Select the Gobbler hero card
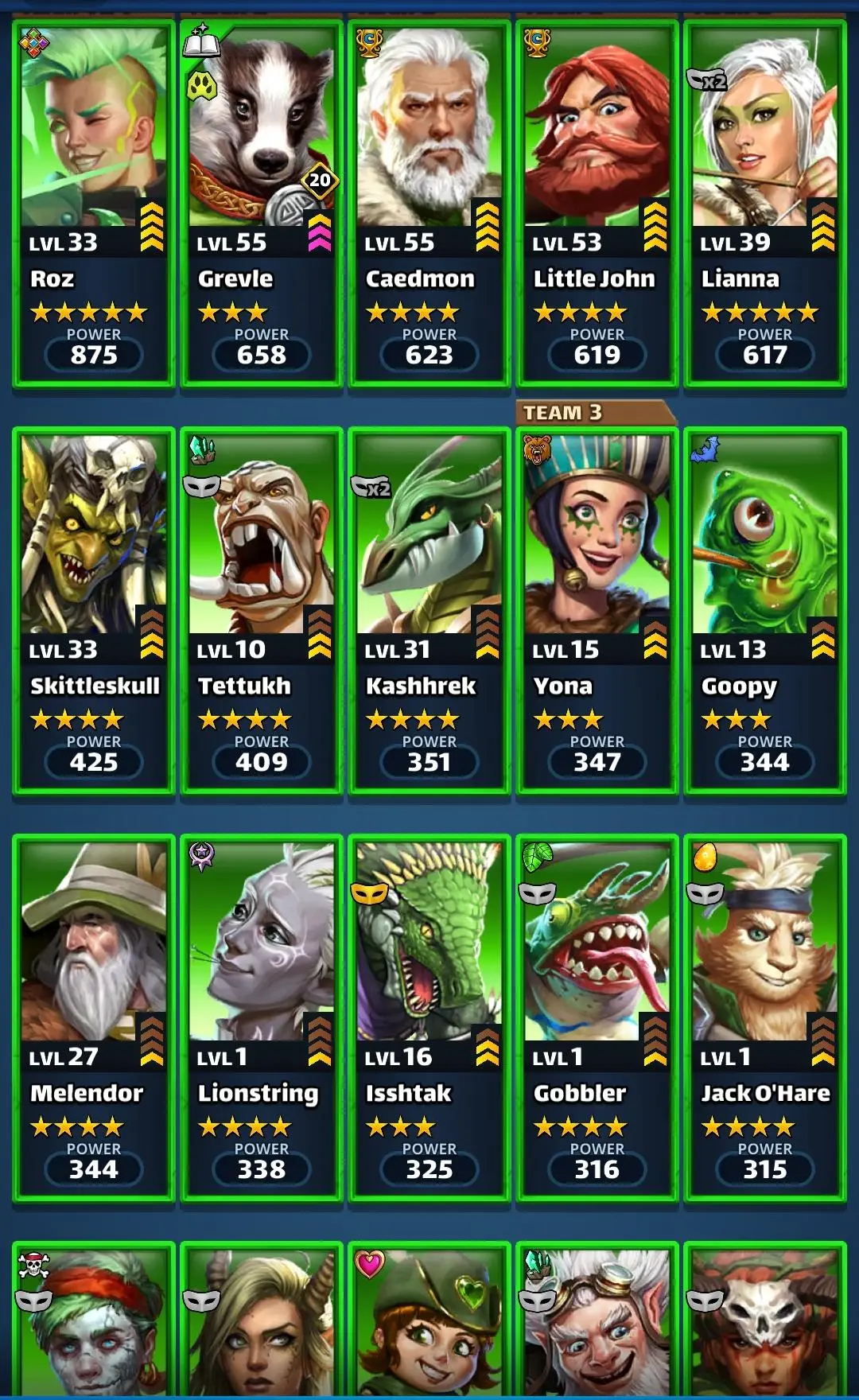This screenshot has height=1400, width=859. tap(597, 1018)
